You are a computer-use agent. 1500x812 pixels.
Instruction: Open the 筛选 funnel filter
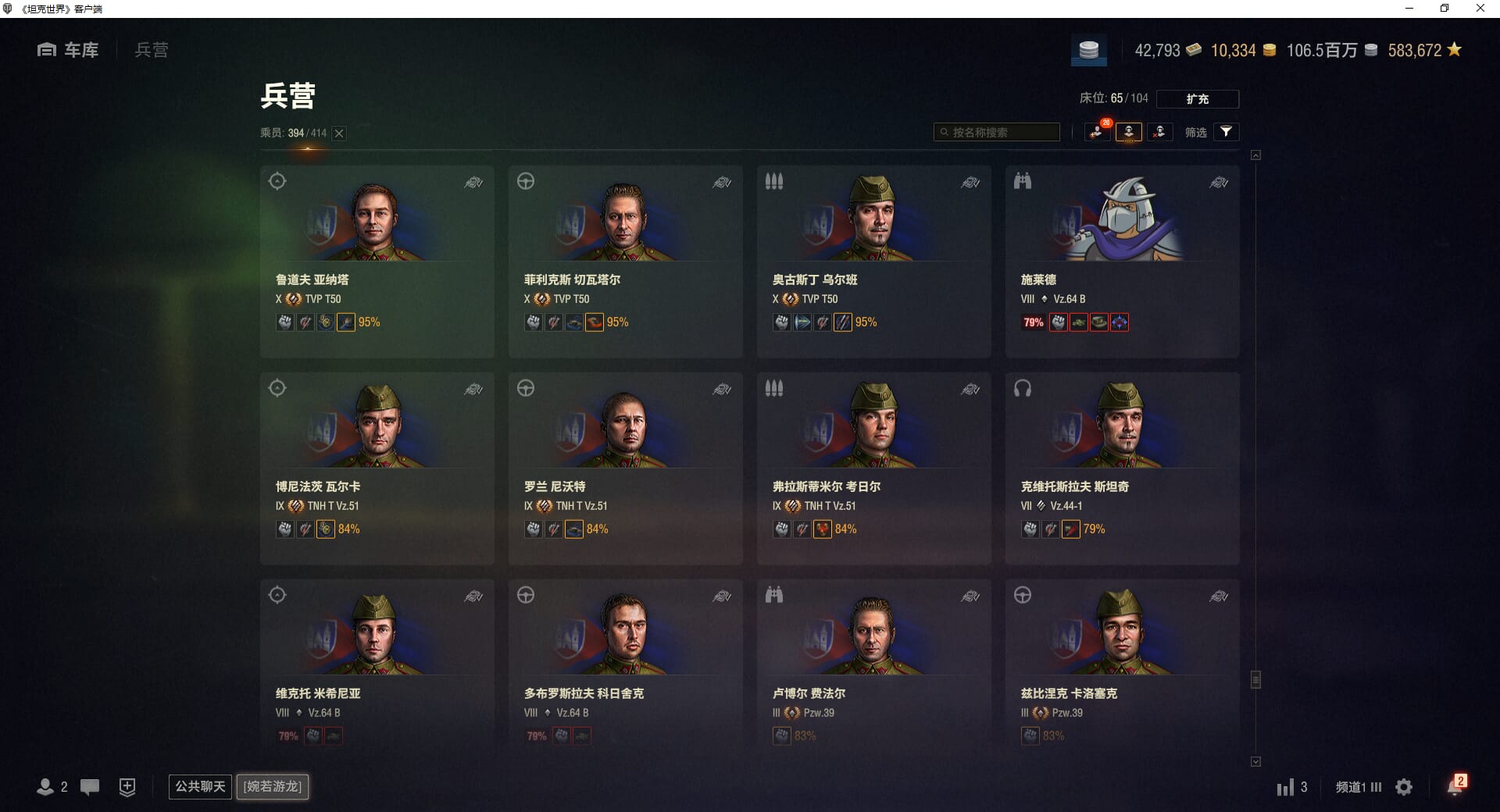point(1226,132)
